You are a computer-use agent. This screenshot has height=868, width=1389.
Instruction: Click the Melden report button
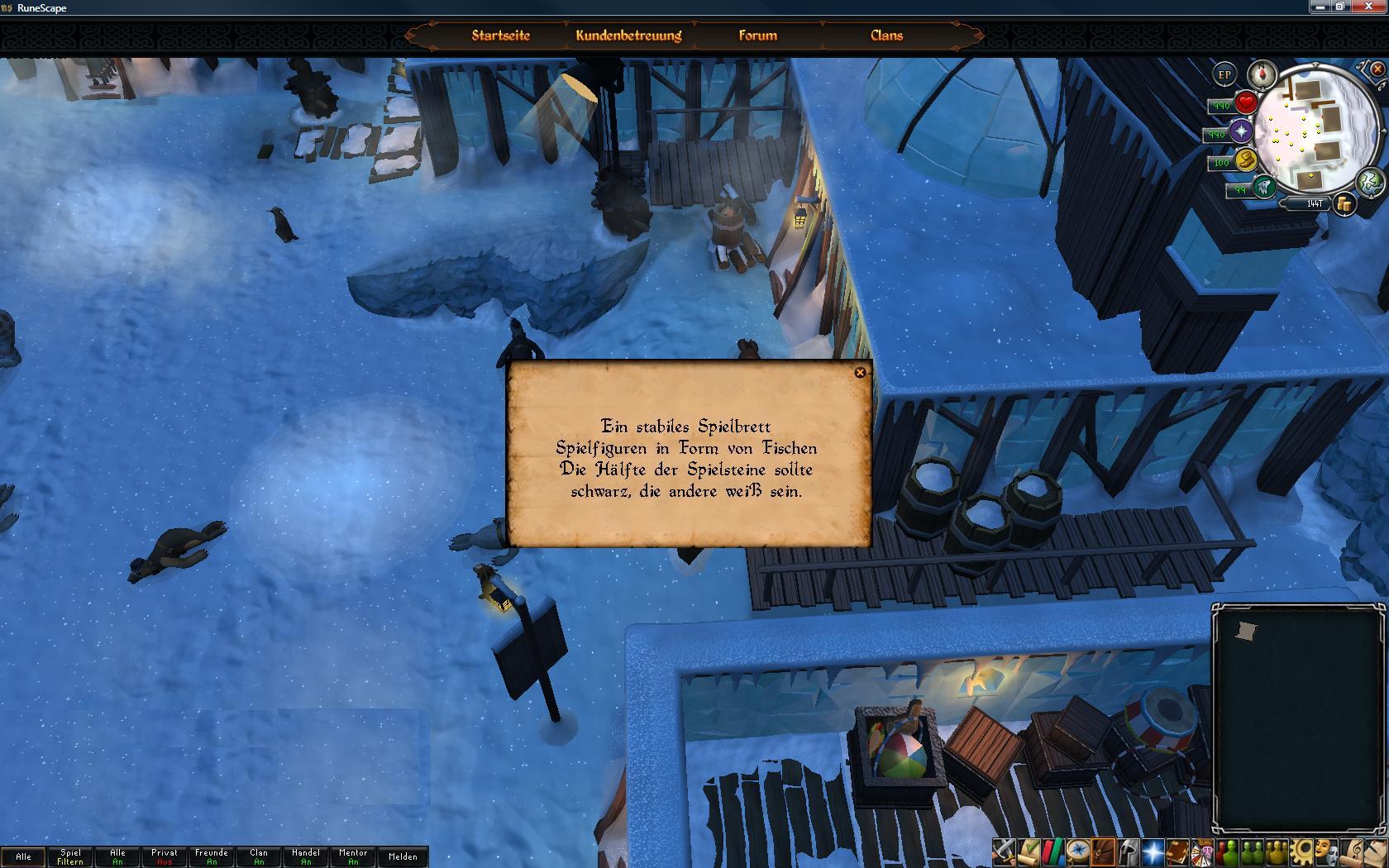403,856
